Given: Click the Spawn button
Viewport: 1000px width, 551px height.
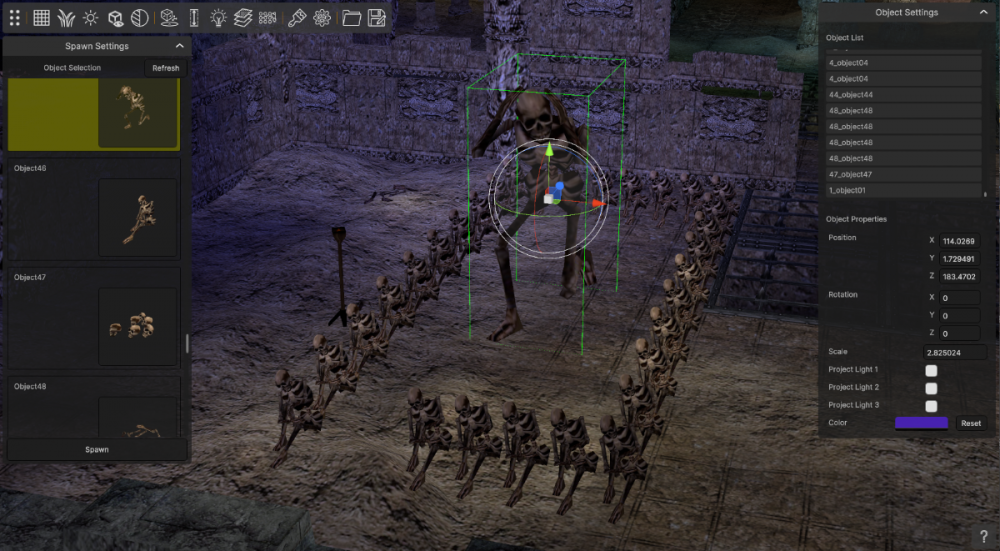Looking at the screenshot, I should (x=97, y=450).
